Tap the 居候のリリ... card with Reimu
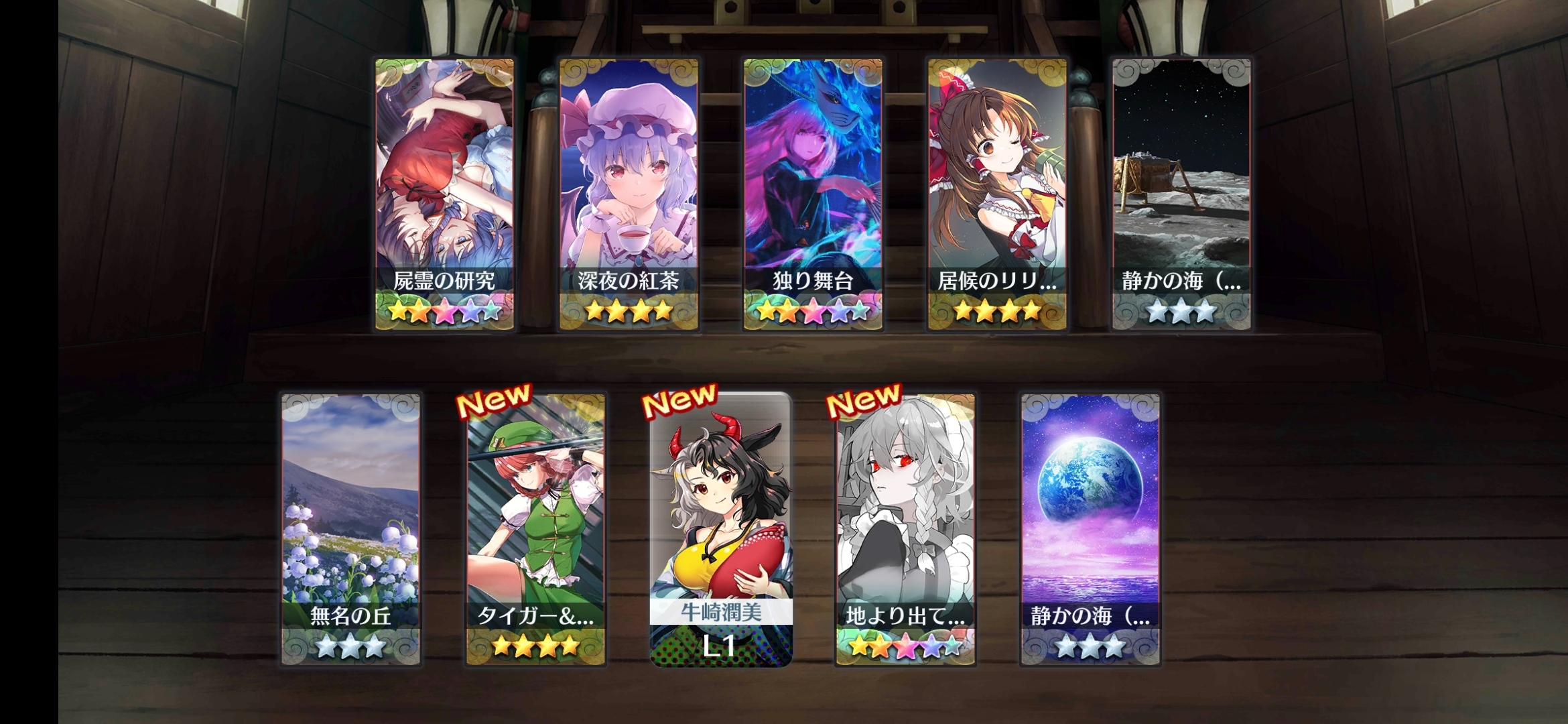1568x724 pixels. [x=997, y=194]
